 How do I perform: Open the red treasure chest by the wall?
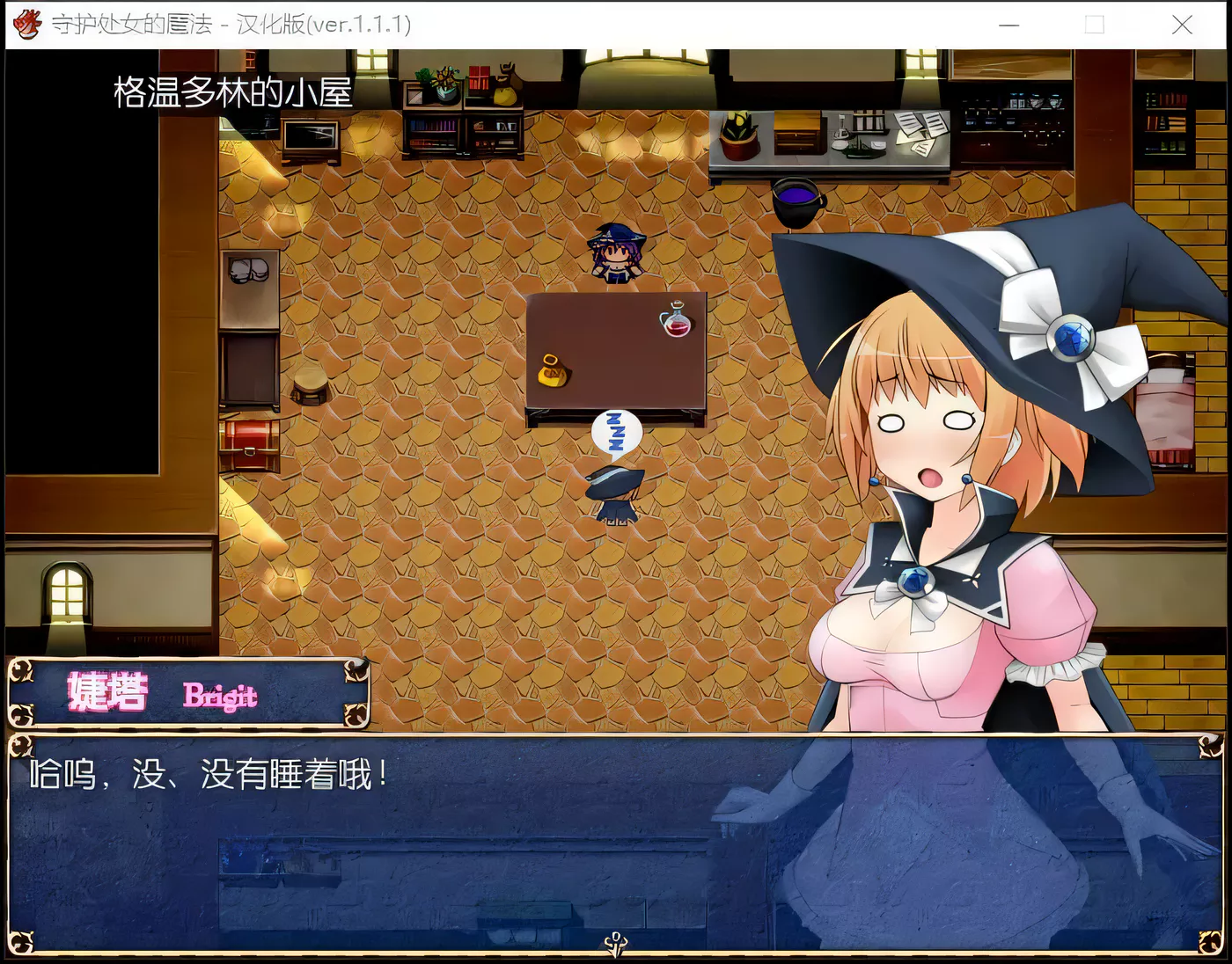[x=249, y=440]
